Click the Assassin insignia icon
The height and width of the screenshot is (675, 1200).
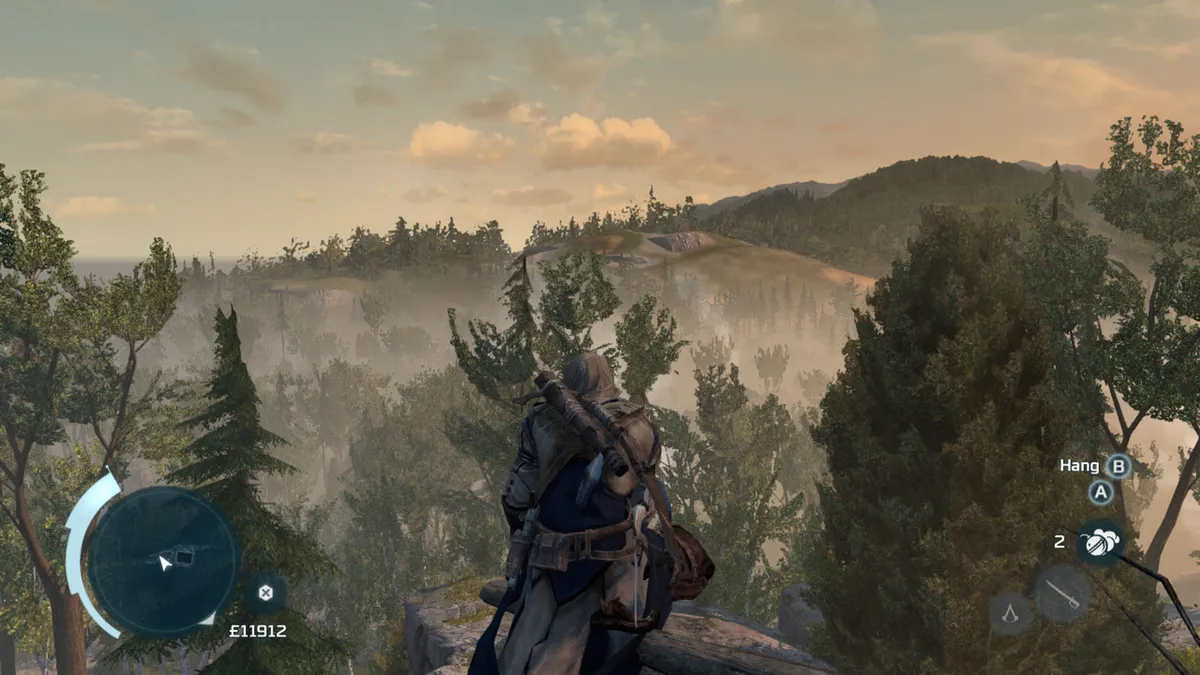pos(1010,612)
